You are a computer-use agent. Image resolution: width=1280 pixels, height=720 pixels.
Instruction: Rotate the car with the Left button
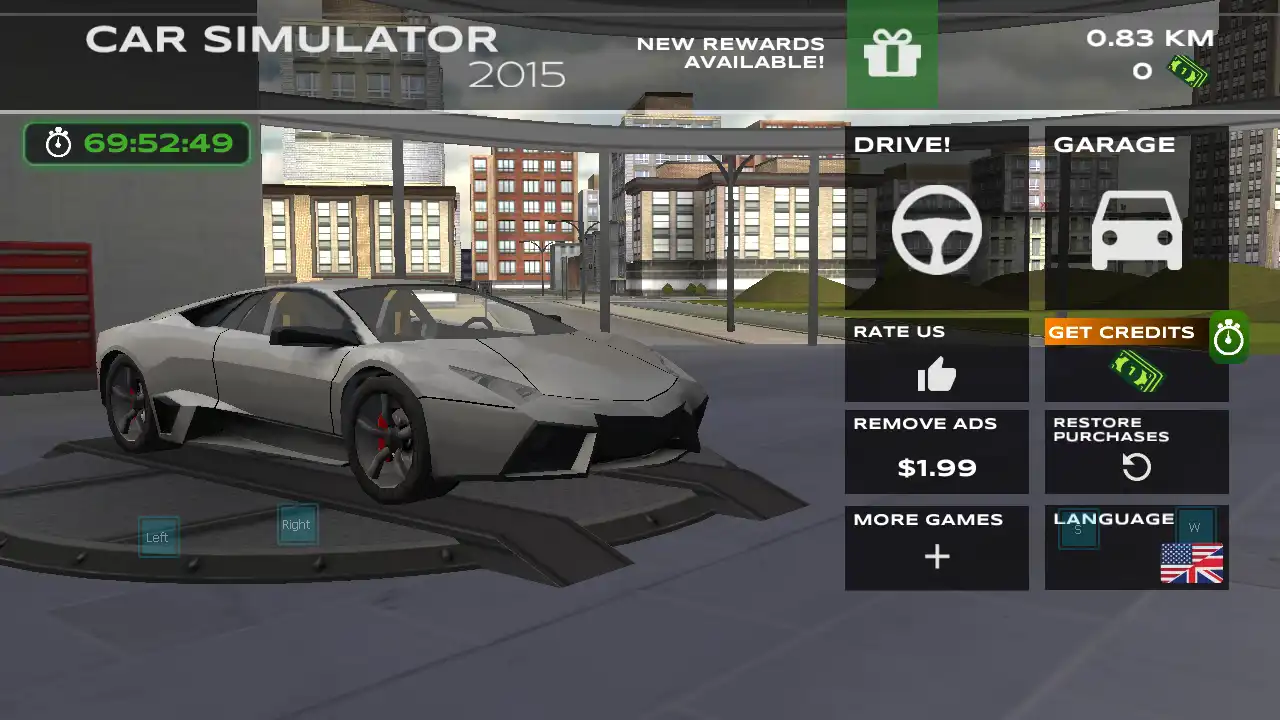[x=157, y=537]
